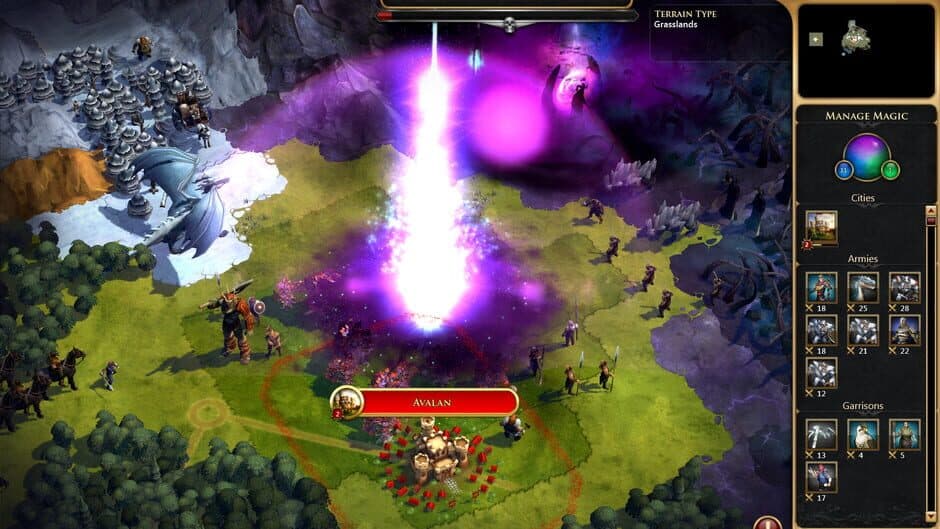Choose the army showing 28 strength
Viewport: 940px width, 529px height.
pyautogui.click(x=904, y=287)
